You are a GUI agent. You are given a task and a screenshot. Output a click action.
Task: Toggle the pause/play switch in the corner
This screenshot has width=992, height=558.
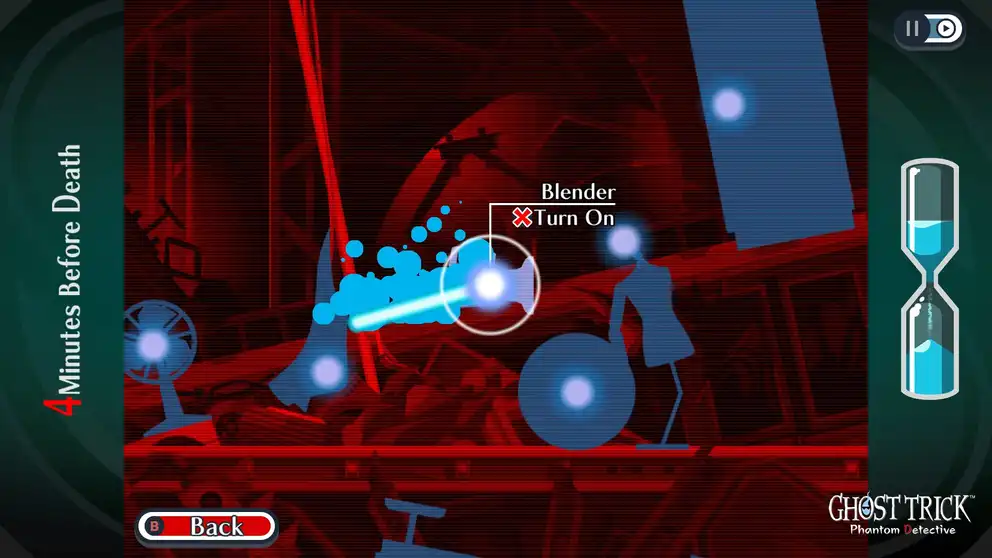930,29
